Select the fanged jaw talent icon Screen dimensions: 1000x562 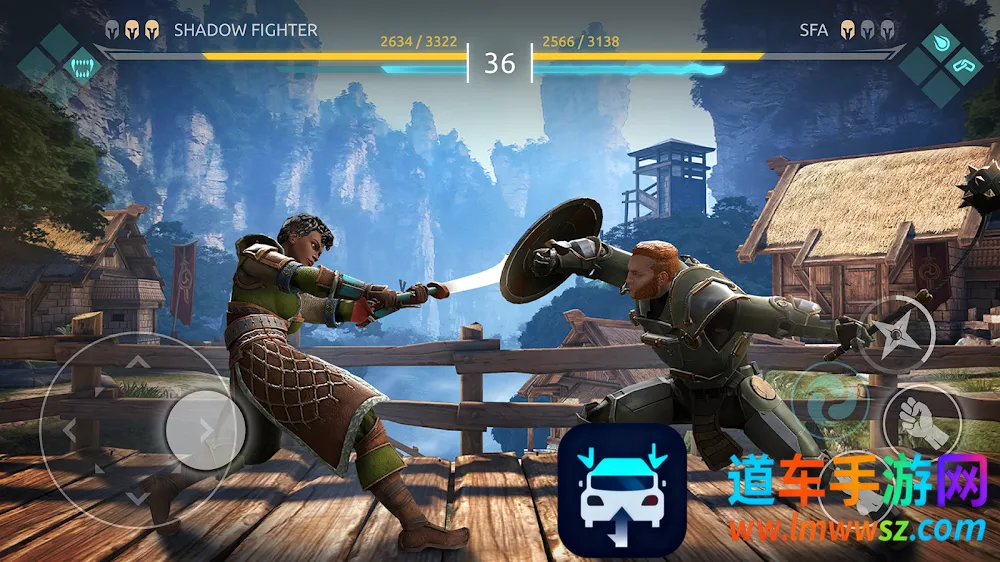[x=81, y=66]
